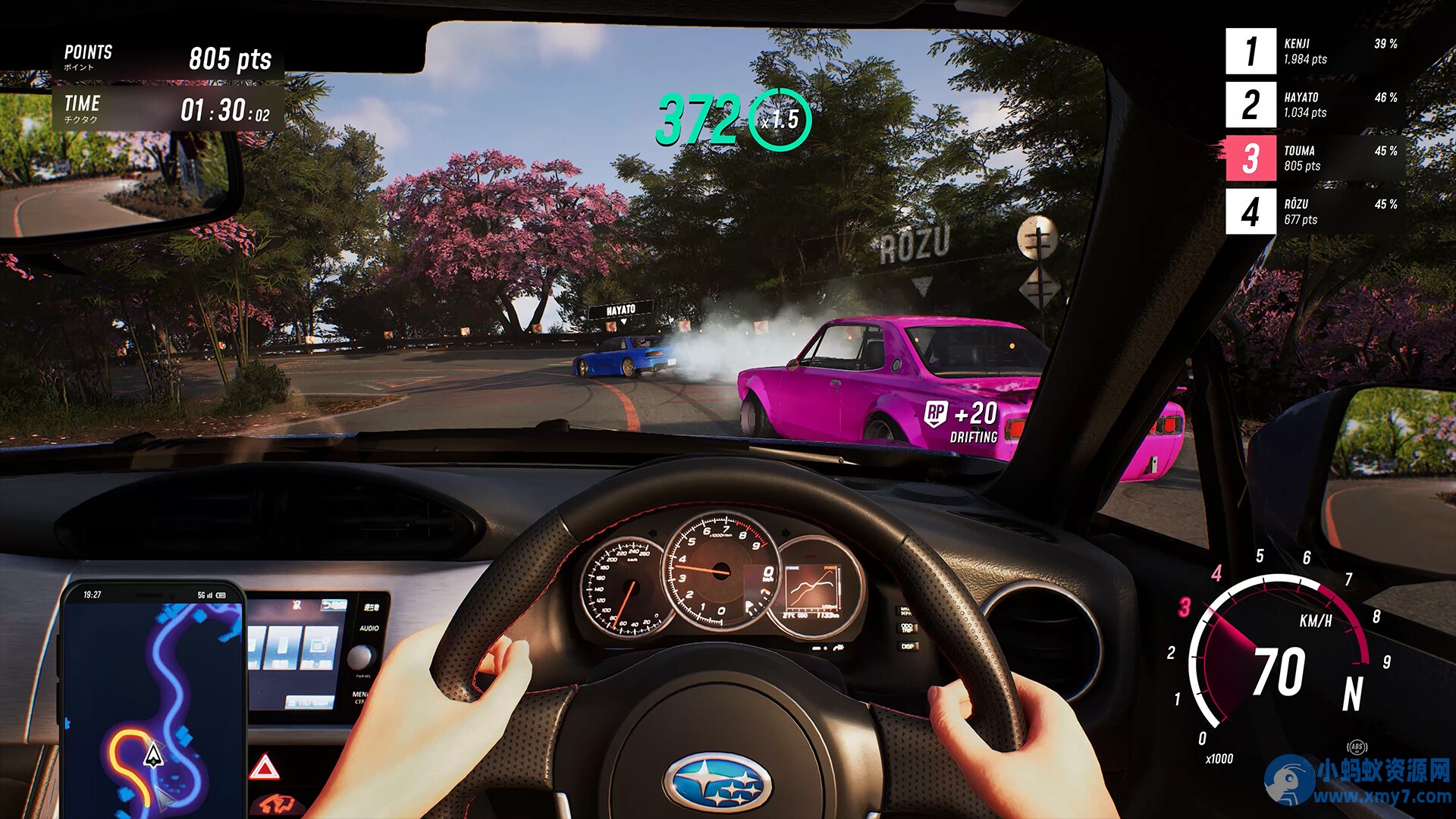
Task: Click the little ant mascot watermark logo
Action: pos(1289,781)
